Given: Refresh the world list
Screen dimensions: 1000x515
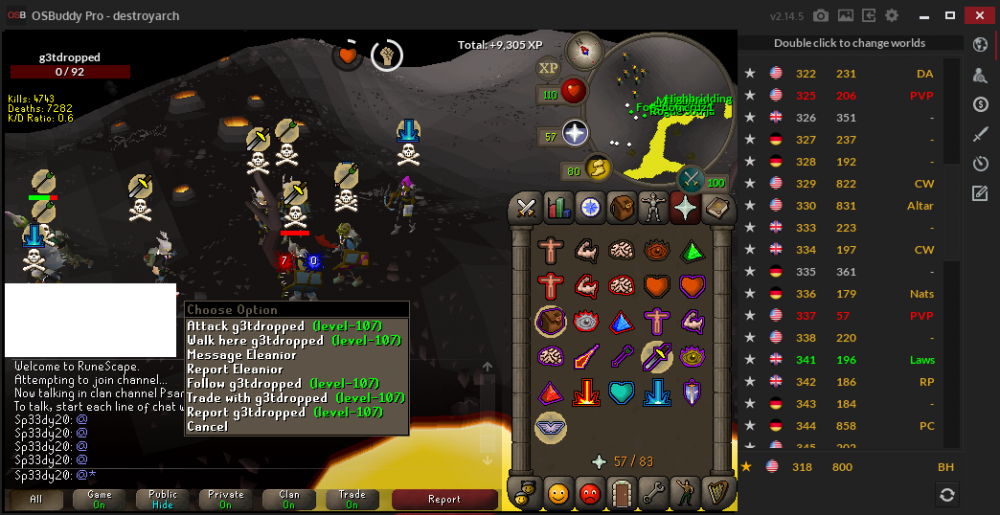Looking at the screenshot, I should point(946,494).
